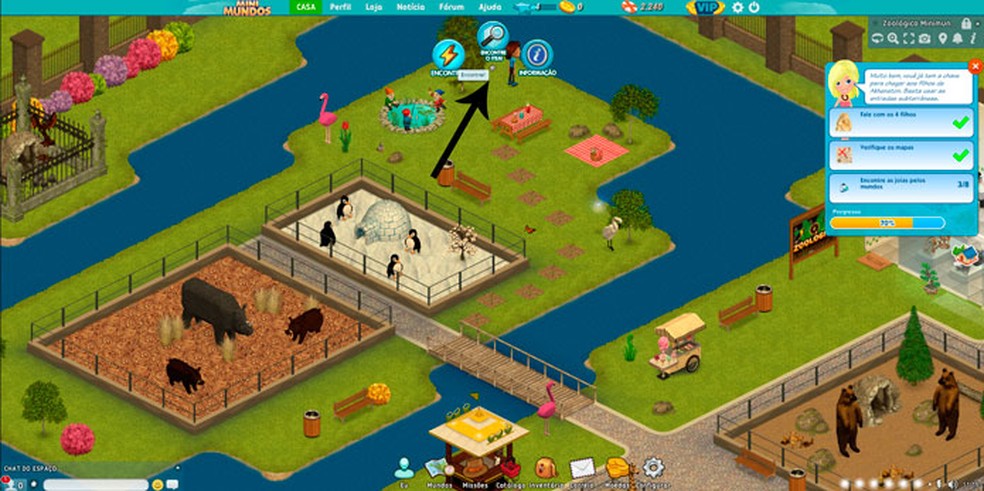Image resolution: width=984 pixels, height=491 pixels.
Task: Select the 'Verifique os mapas' objective
Action: pyautogui.click(x=902, y=155)
